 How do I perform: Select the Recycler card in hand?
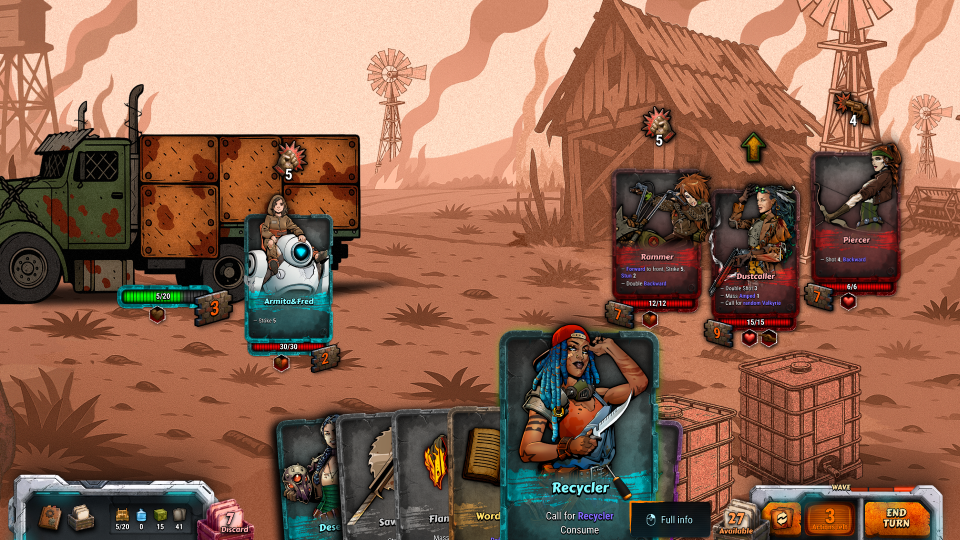[580, 430]
